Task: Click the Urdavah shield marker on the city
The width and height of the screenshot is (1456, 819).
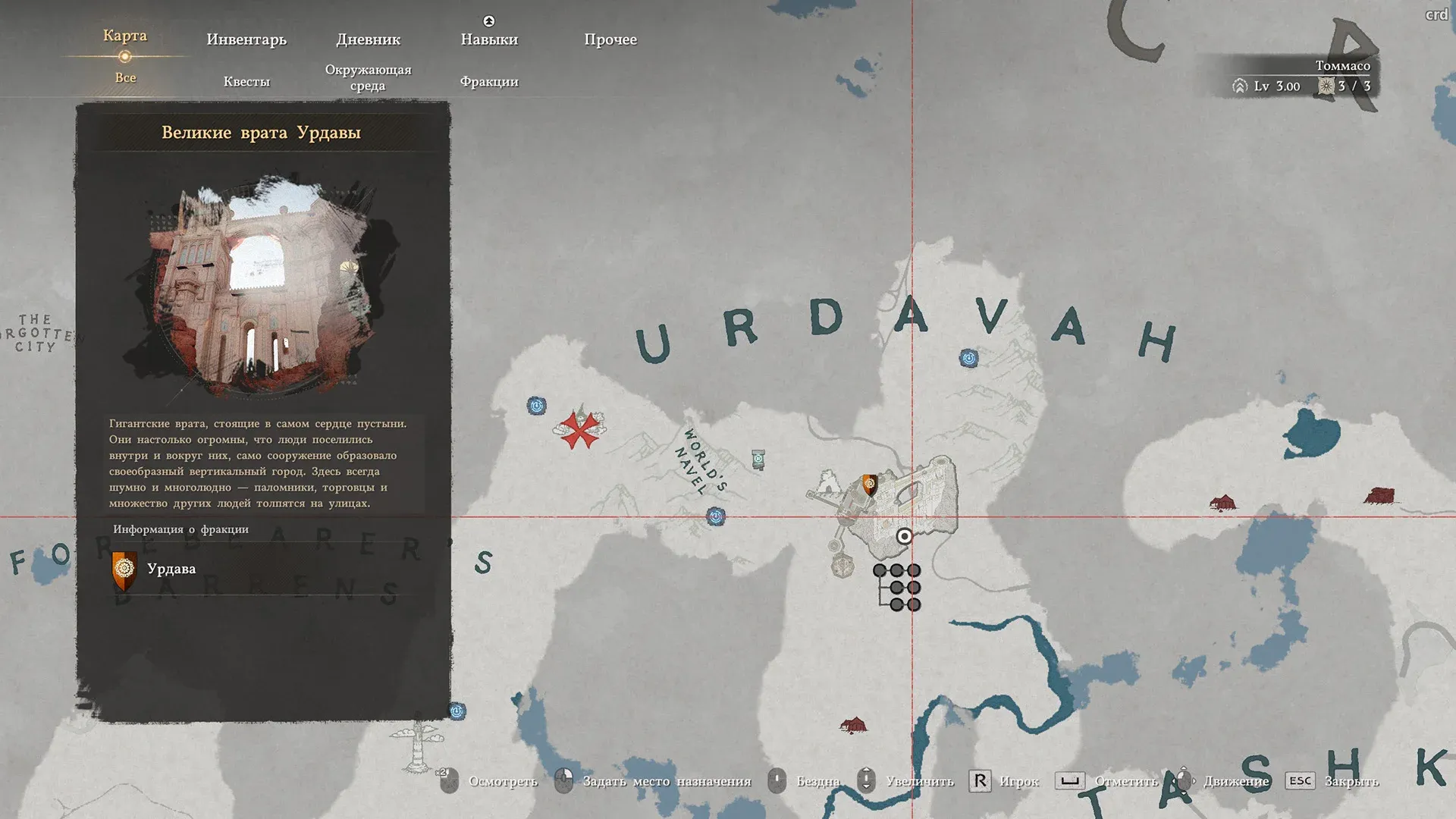Action: (870, 484)
